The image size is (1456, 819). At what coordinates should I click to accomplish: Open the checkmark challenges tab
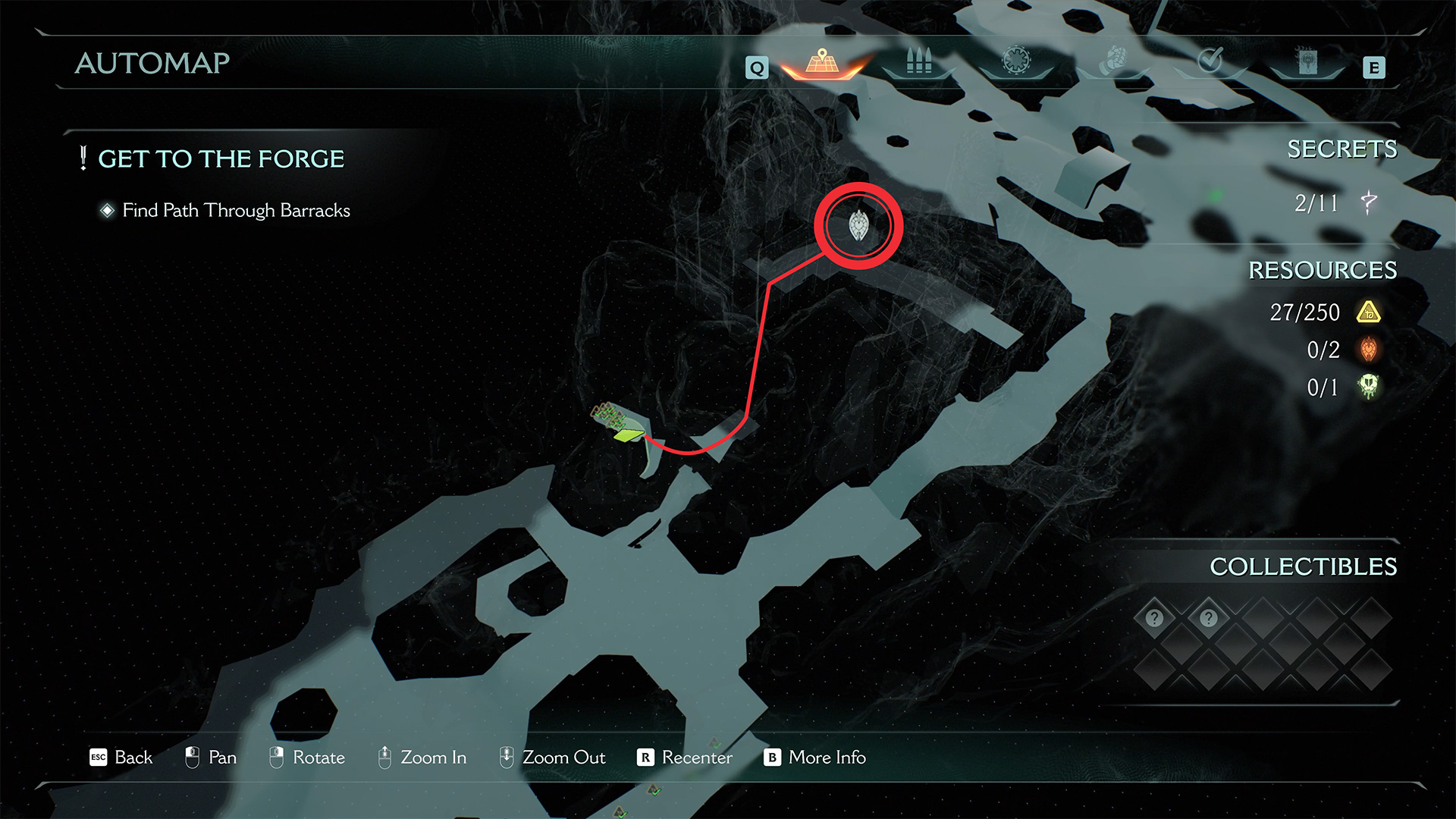click(1210, 61)
